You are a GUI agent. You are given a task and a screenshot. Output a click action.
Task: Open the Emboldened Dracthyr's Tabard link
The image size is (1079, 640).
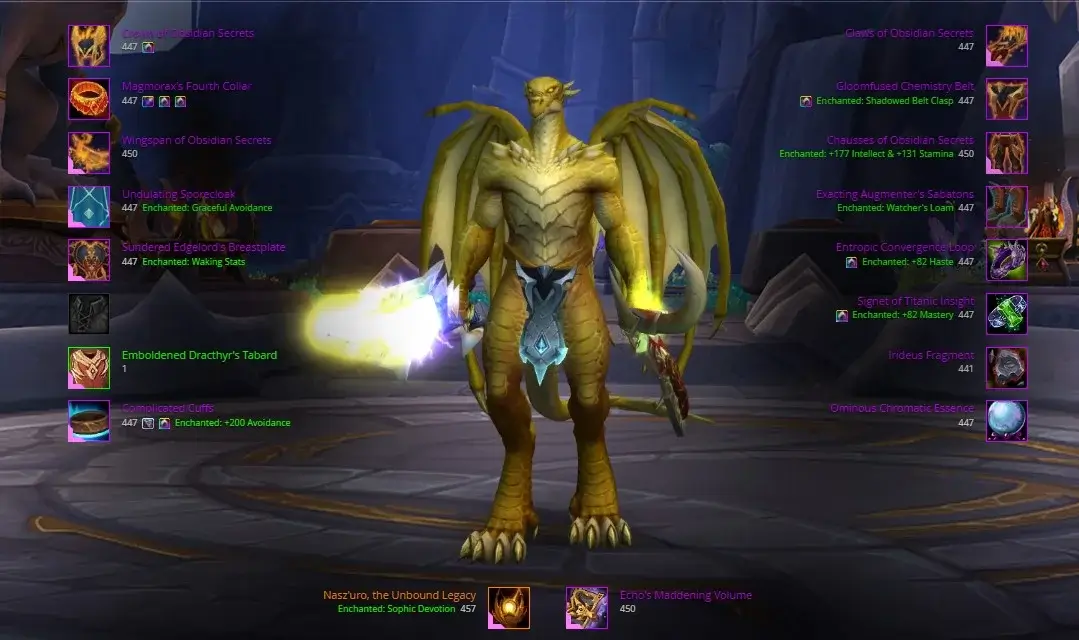199,355
